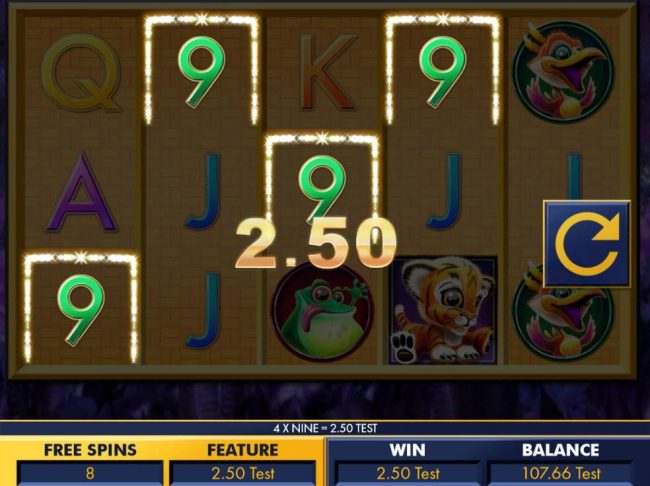Click the yellow circular arrow spin button
The image size is (650, 486).
coord(586,245)
